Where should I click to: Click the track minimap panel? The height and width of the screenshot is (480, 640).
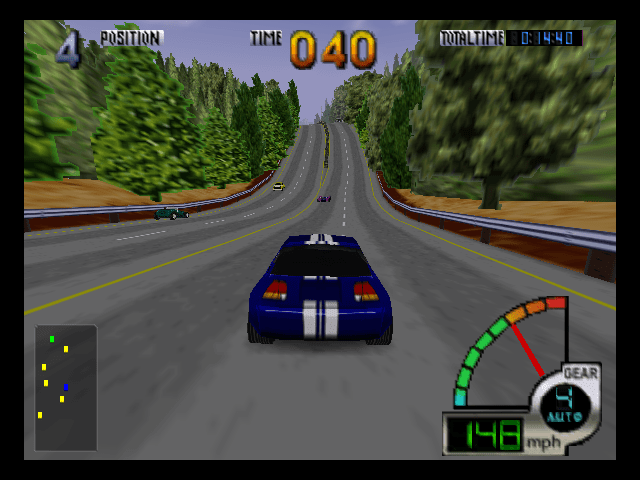pyautogui.click(x=65, y=387)
